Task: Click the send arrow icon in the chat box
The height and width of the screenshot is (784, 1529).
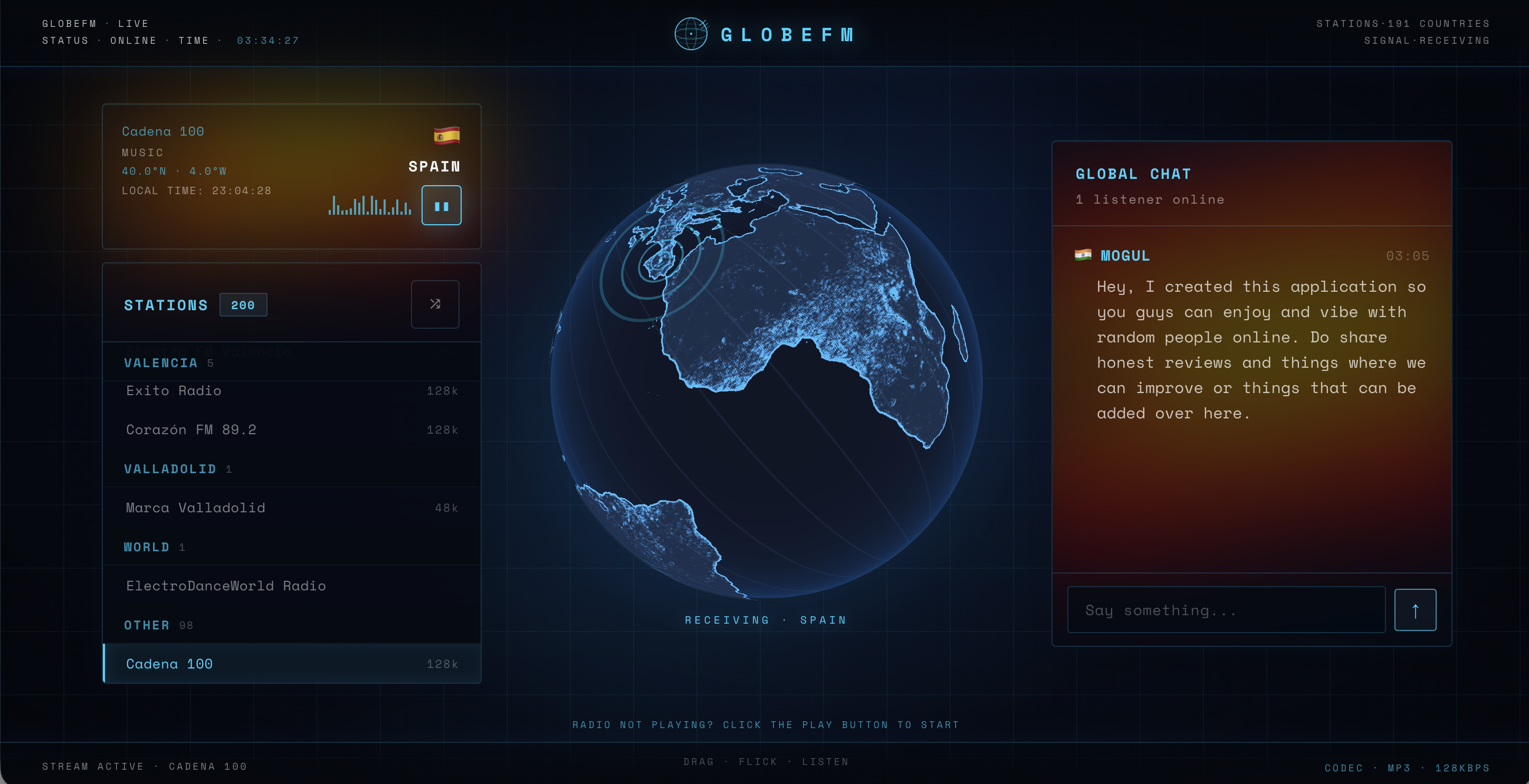Action: click(1416, 609)
